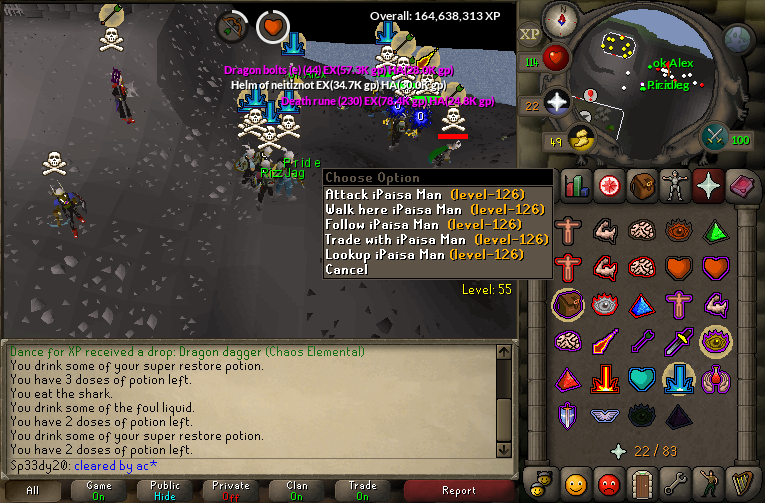Open the door-icon Logout tab
This screenshot has width=765, height=504.
pos(642,484)
